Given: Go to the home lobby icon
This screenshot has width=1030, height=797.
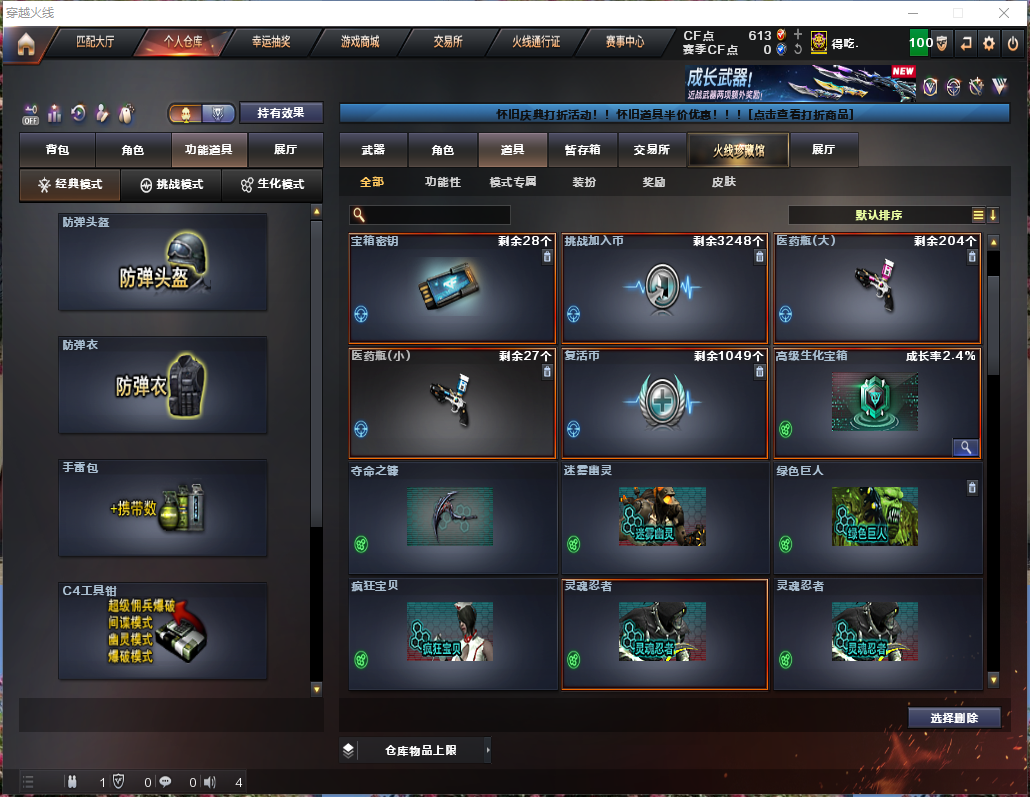Looking at the screenshot, I should 25,44.
